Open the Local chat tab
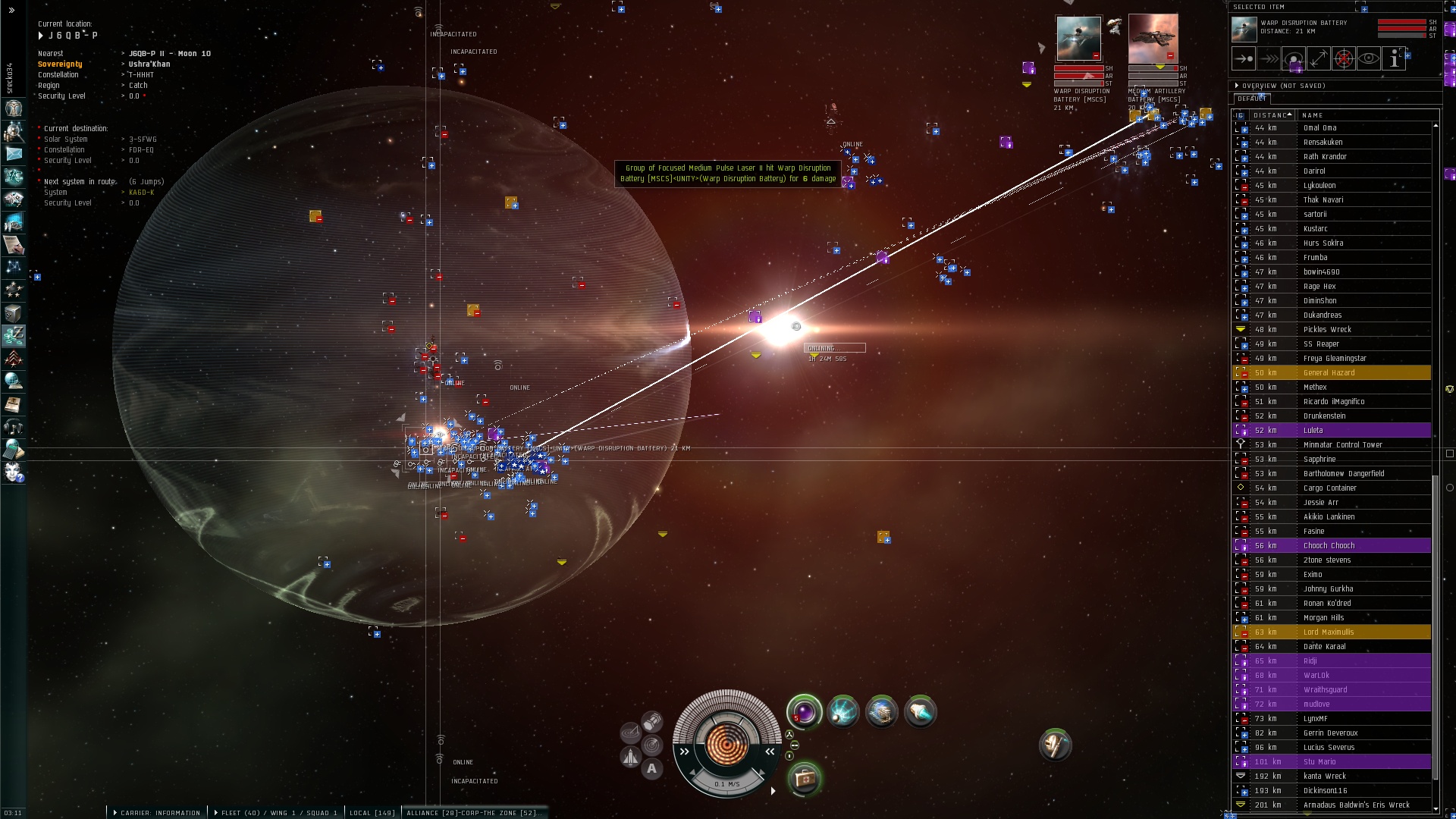The image size is (1456, 819). tap(372, 813)
